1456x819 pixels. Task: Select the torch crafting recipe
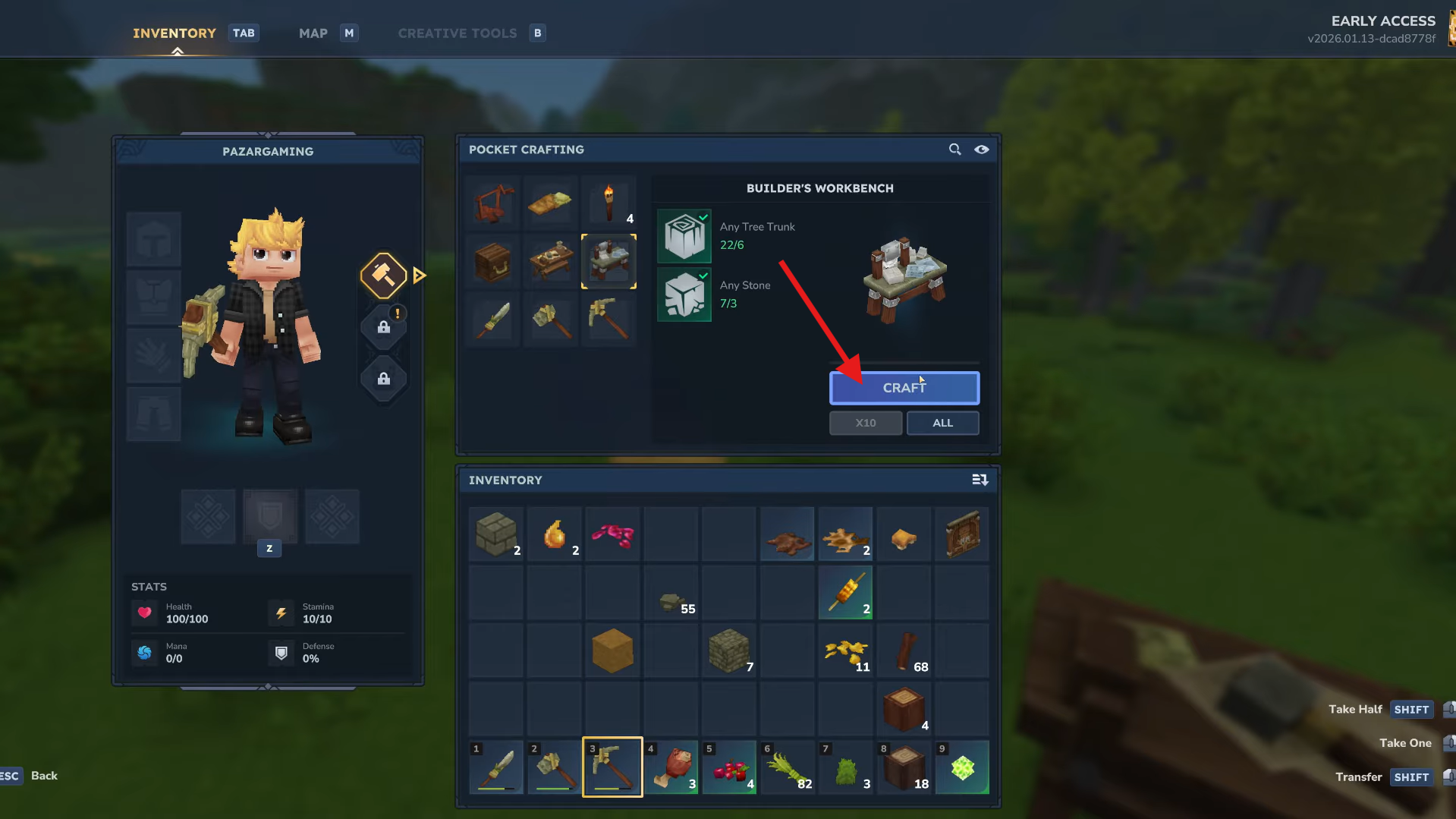point(609,203)
